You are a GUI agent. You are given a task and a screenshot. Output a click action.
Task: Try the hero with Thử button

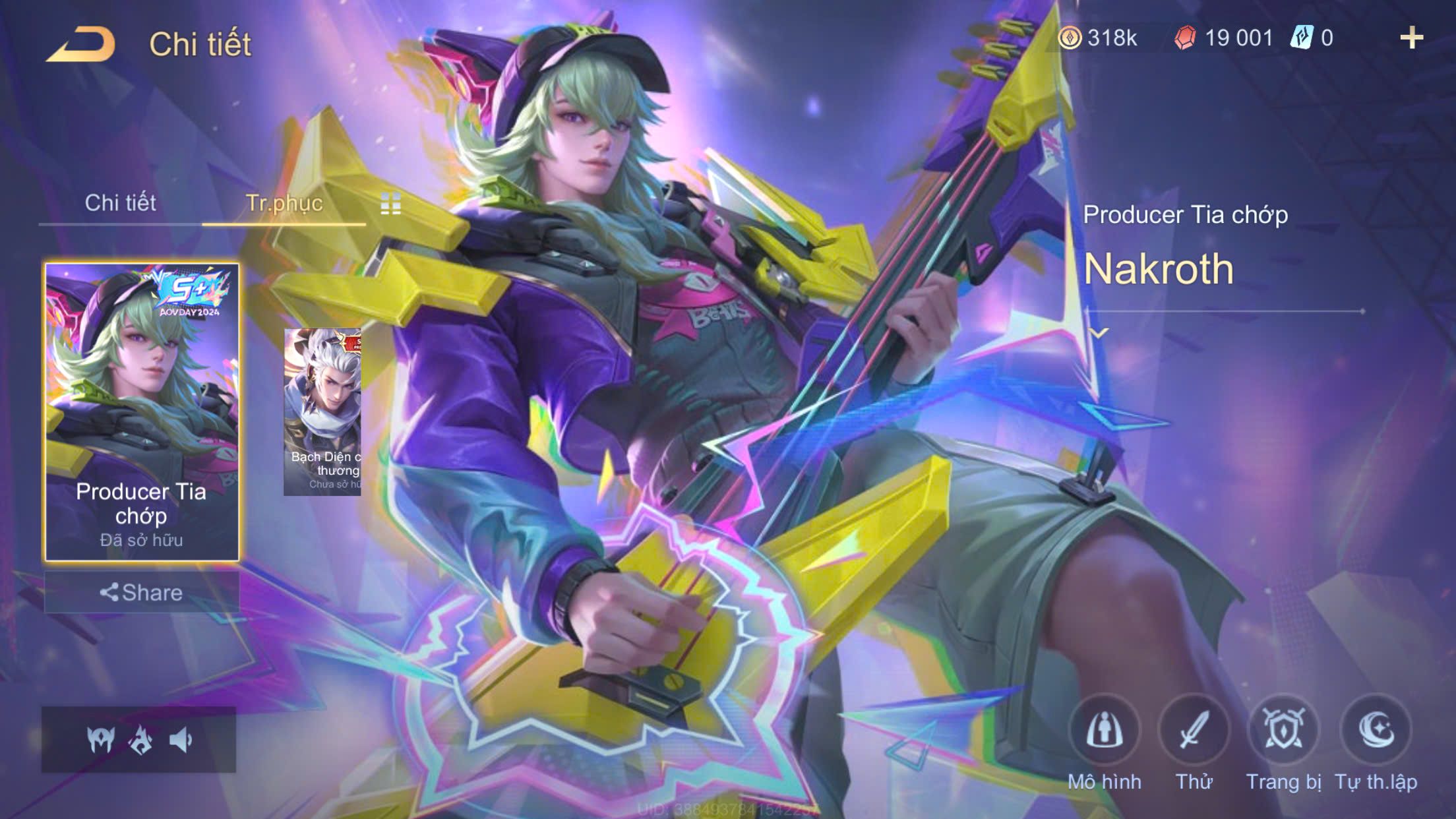click(x=1194, y=731)
